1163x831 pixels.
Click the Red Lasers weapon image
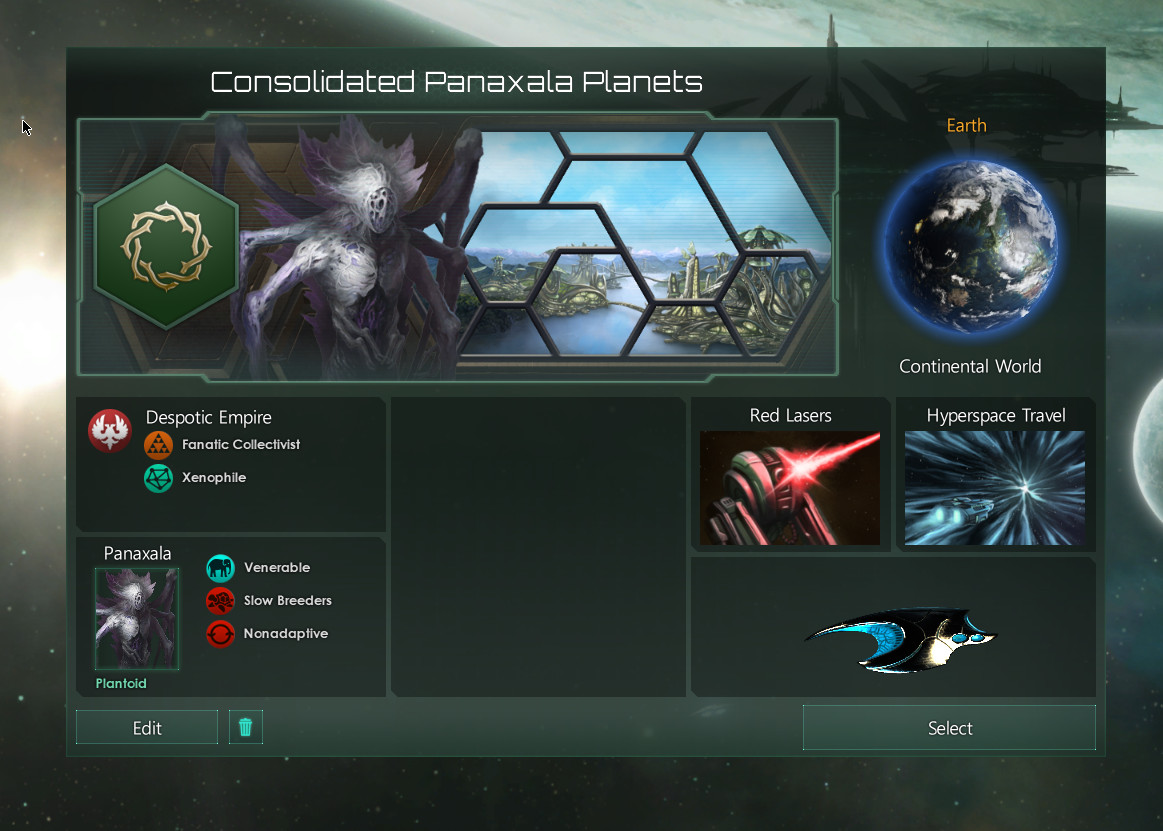(x=790, y=488)
